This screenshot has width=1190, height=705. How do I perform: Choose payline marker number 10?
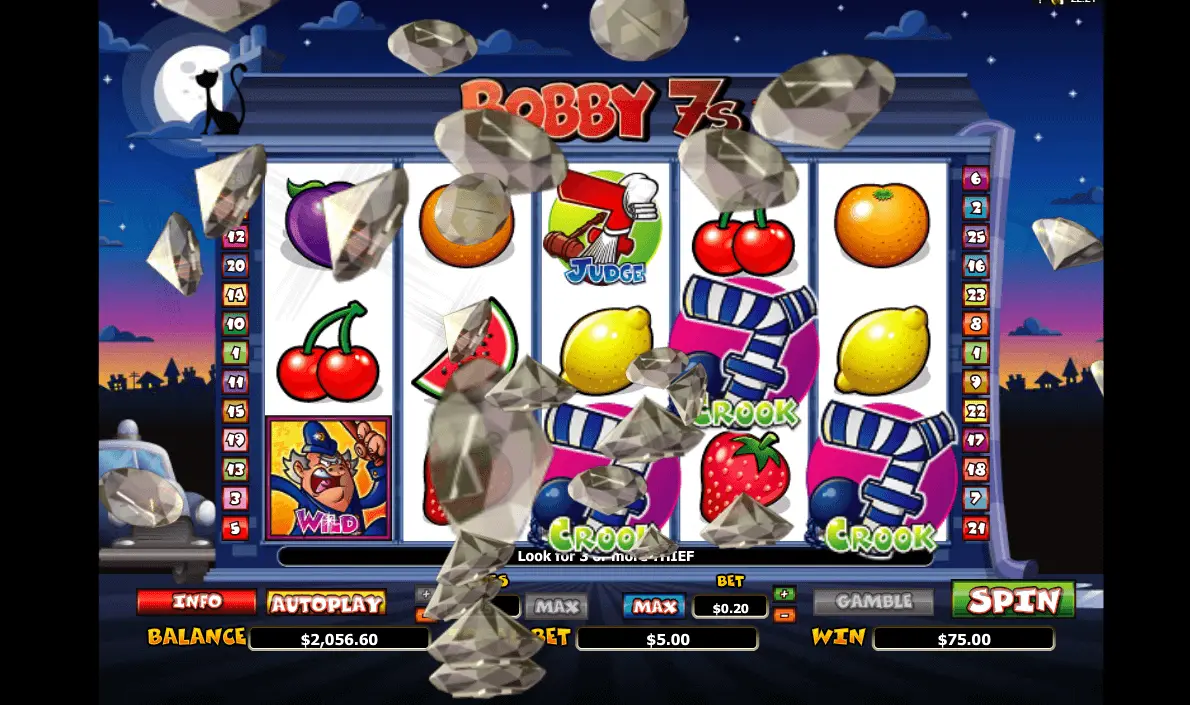coord(235,324)
